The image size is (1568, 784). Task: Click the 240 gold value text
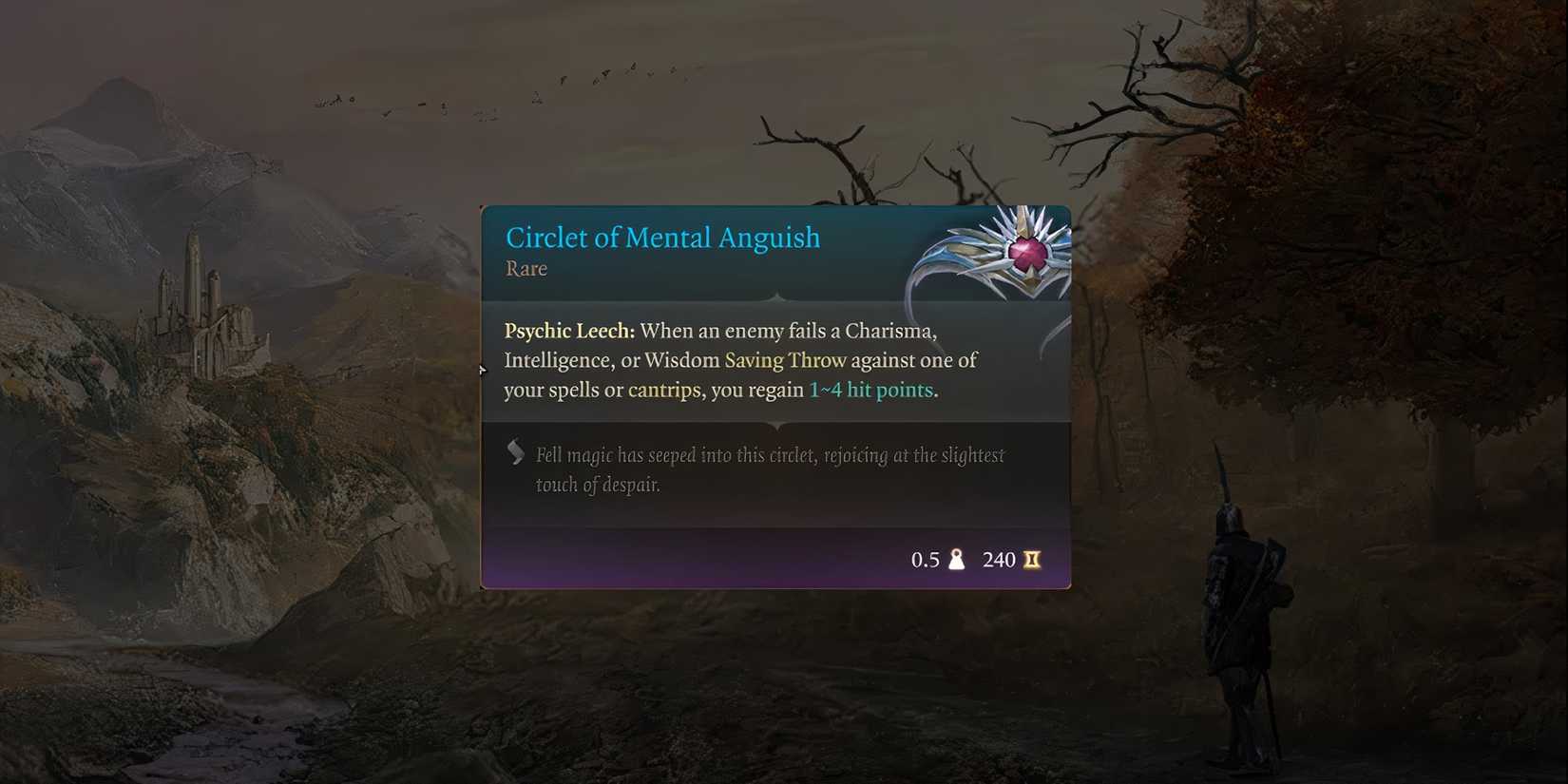click(x=1000, y=560)
